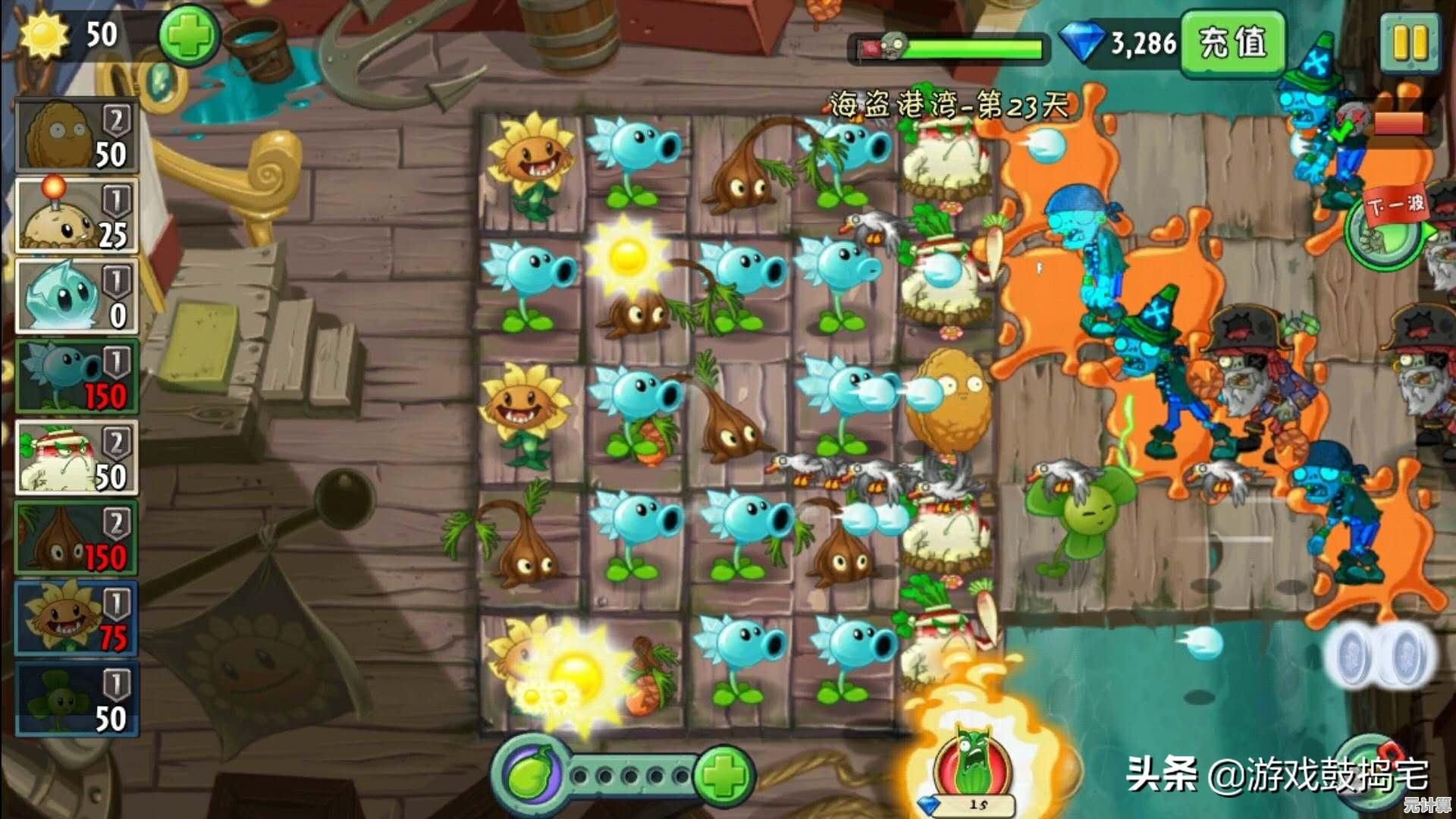
Task: Pick the Sunflower seed packet
Action: (x=77, y=618)
